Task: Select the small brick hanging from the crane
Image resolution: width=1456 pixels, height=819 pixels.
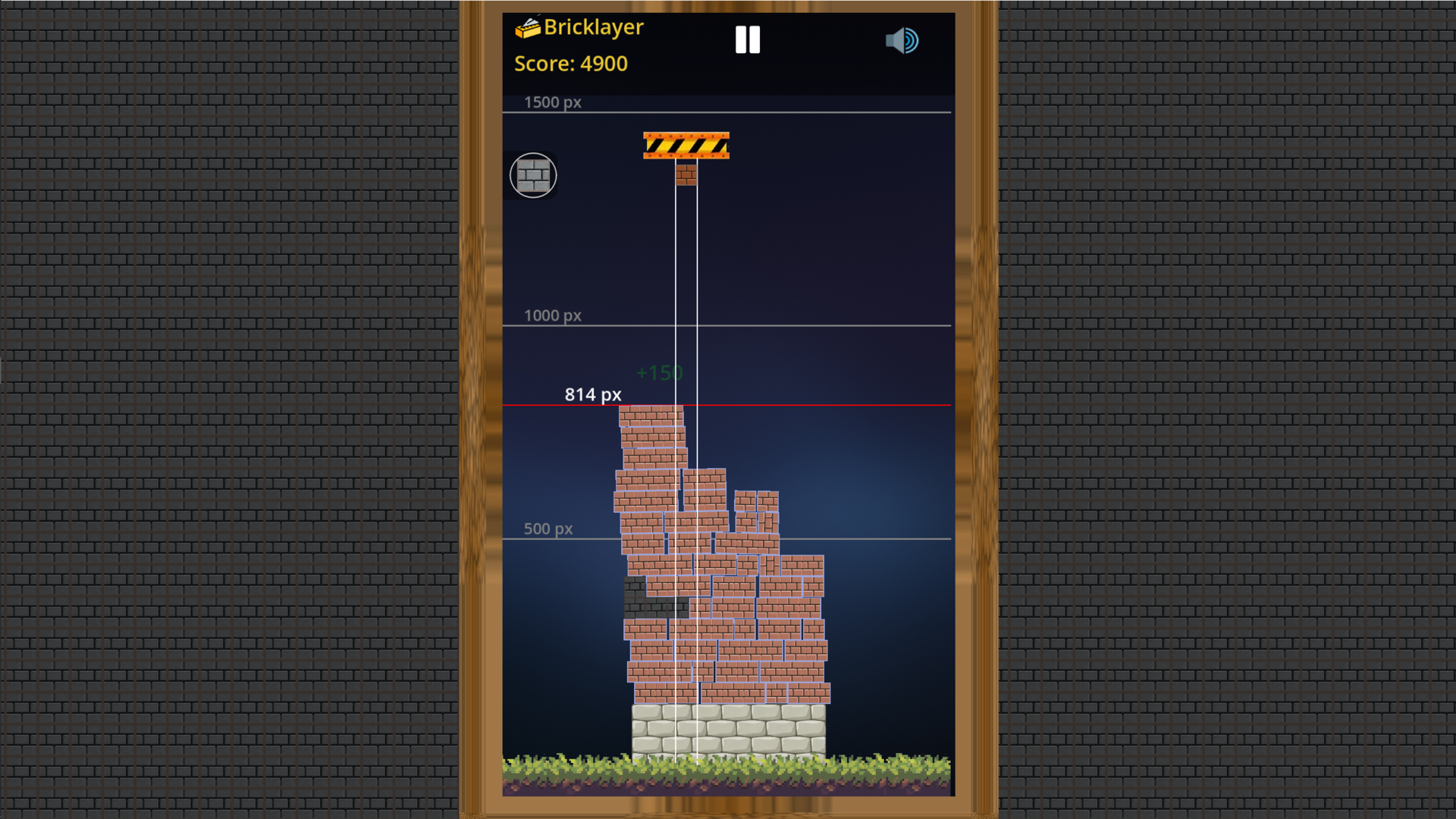Action: click(686, 175)
